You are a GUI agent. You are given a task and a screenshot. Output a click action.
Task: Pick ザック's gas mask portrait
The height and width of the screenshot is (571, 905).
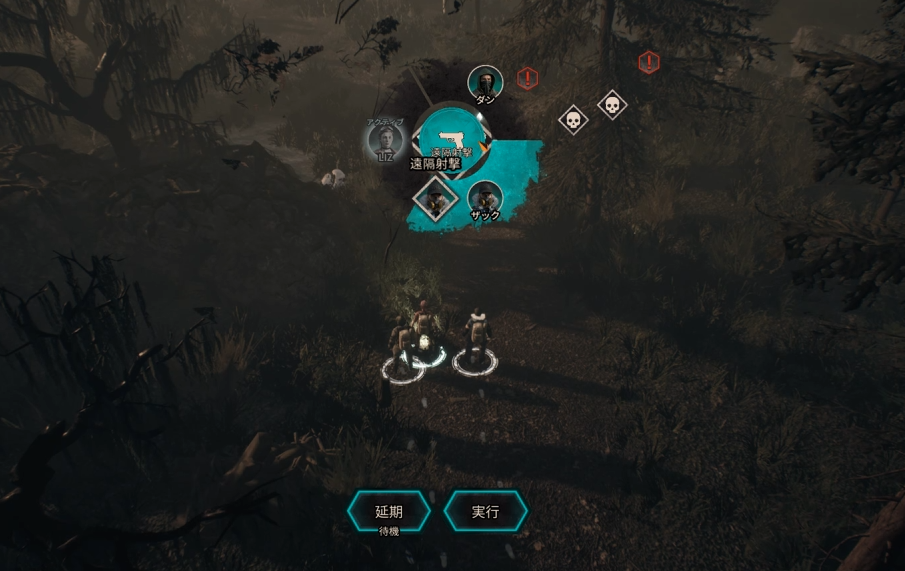485,198
